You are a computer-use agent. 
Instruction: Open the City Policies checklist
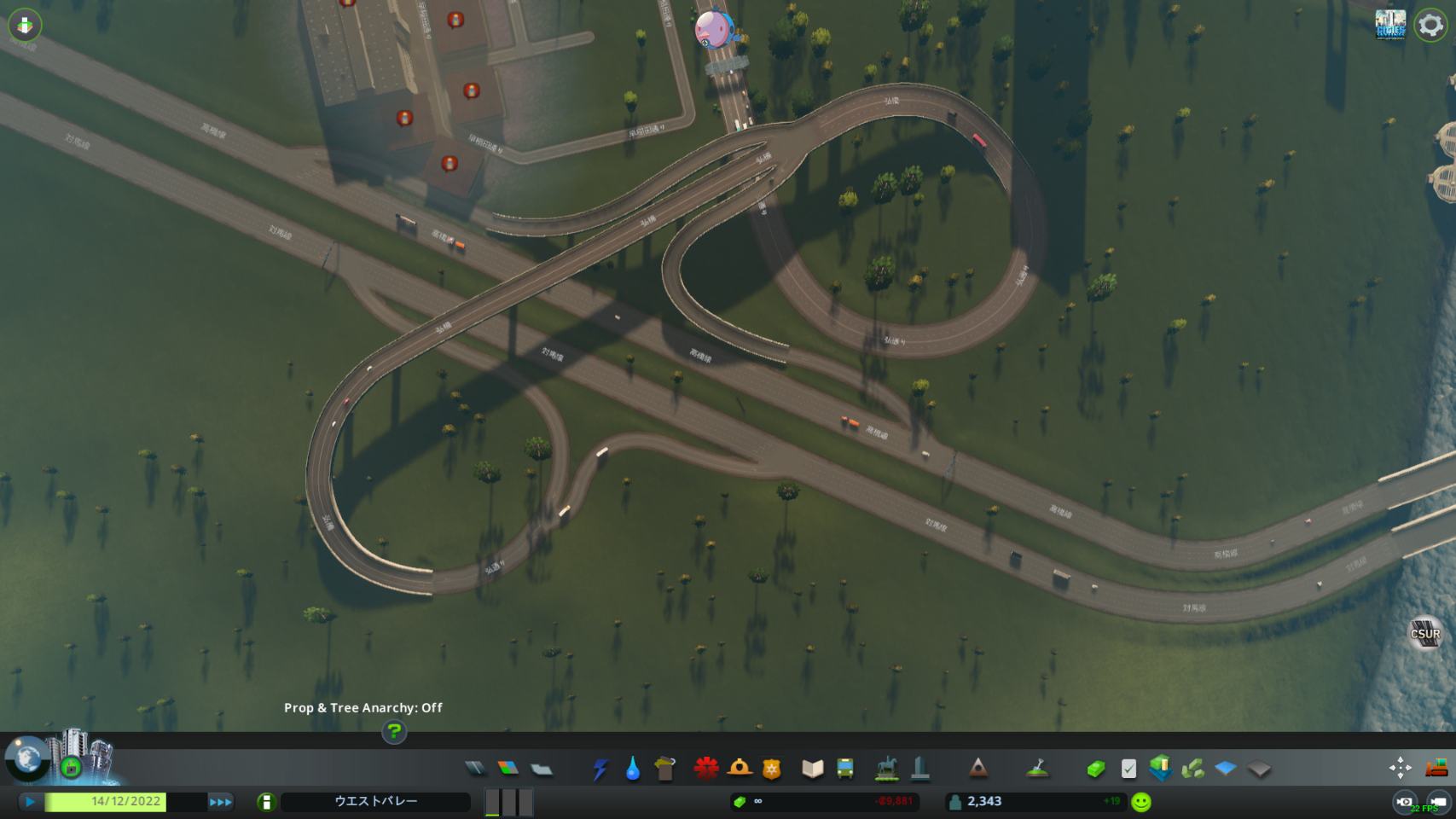tap(1128, 769)
